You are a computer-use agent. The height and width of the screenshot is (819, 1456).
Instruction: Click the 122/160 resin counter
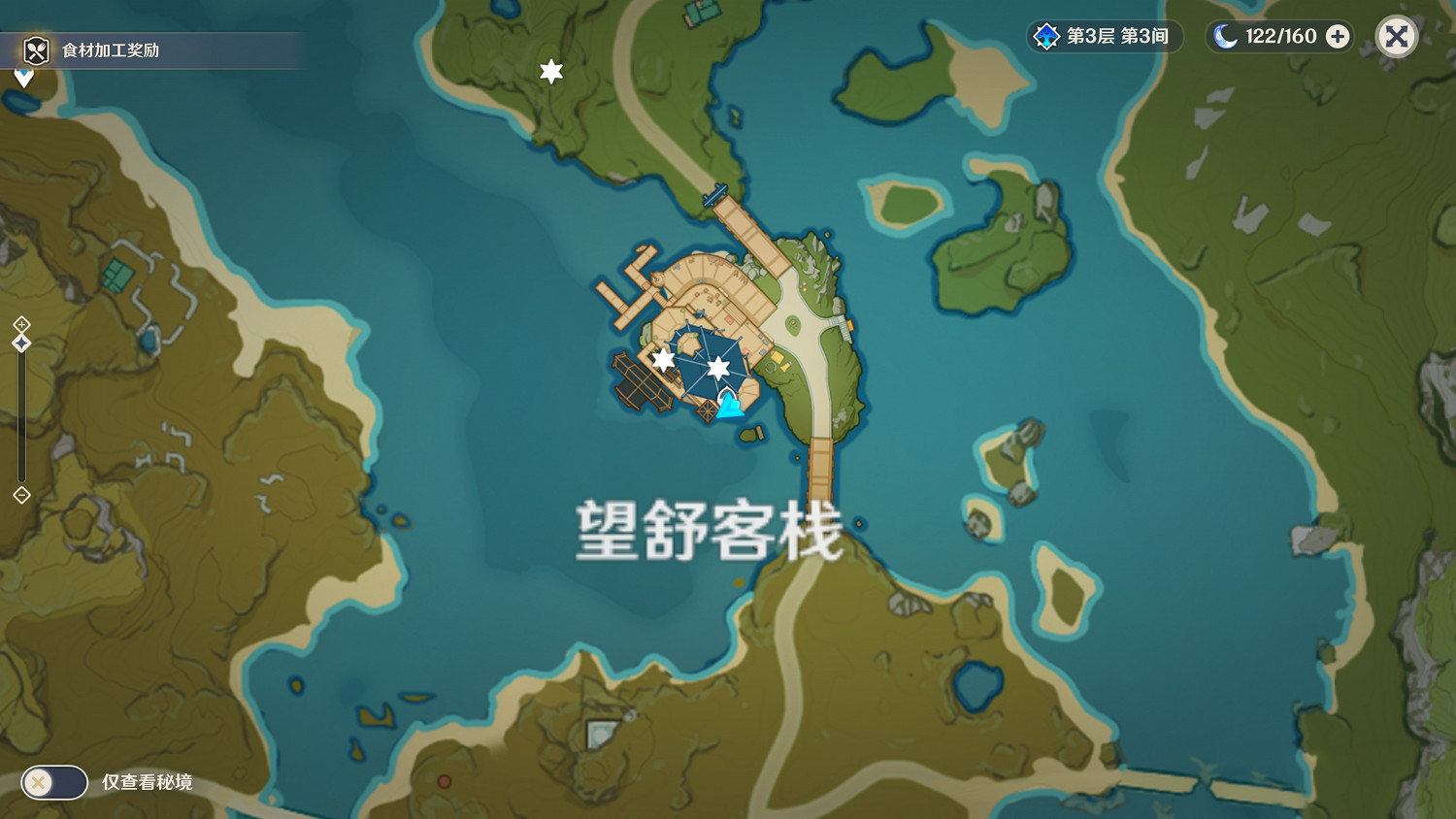click(1281, 37)
